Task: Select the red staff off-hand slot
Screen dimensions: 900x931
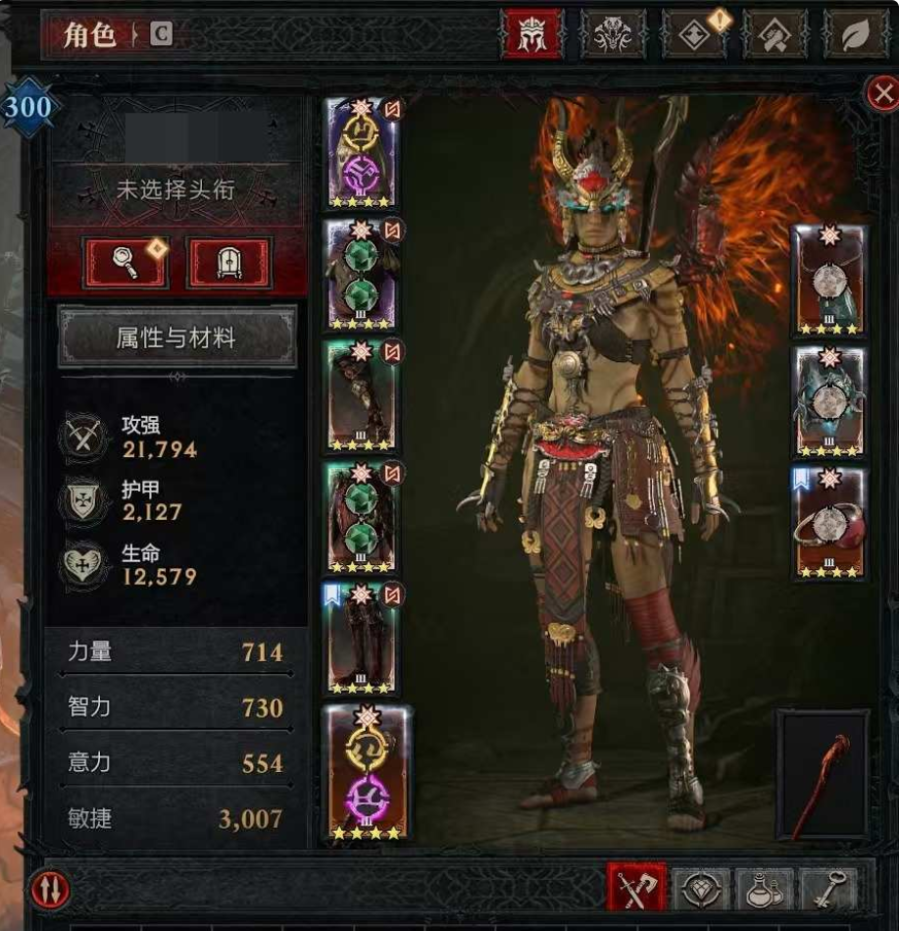Action: click(x=822, y=774)
